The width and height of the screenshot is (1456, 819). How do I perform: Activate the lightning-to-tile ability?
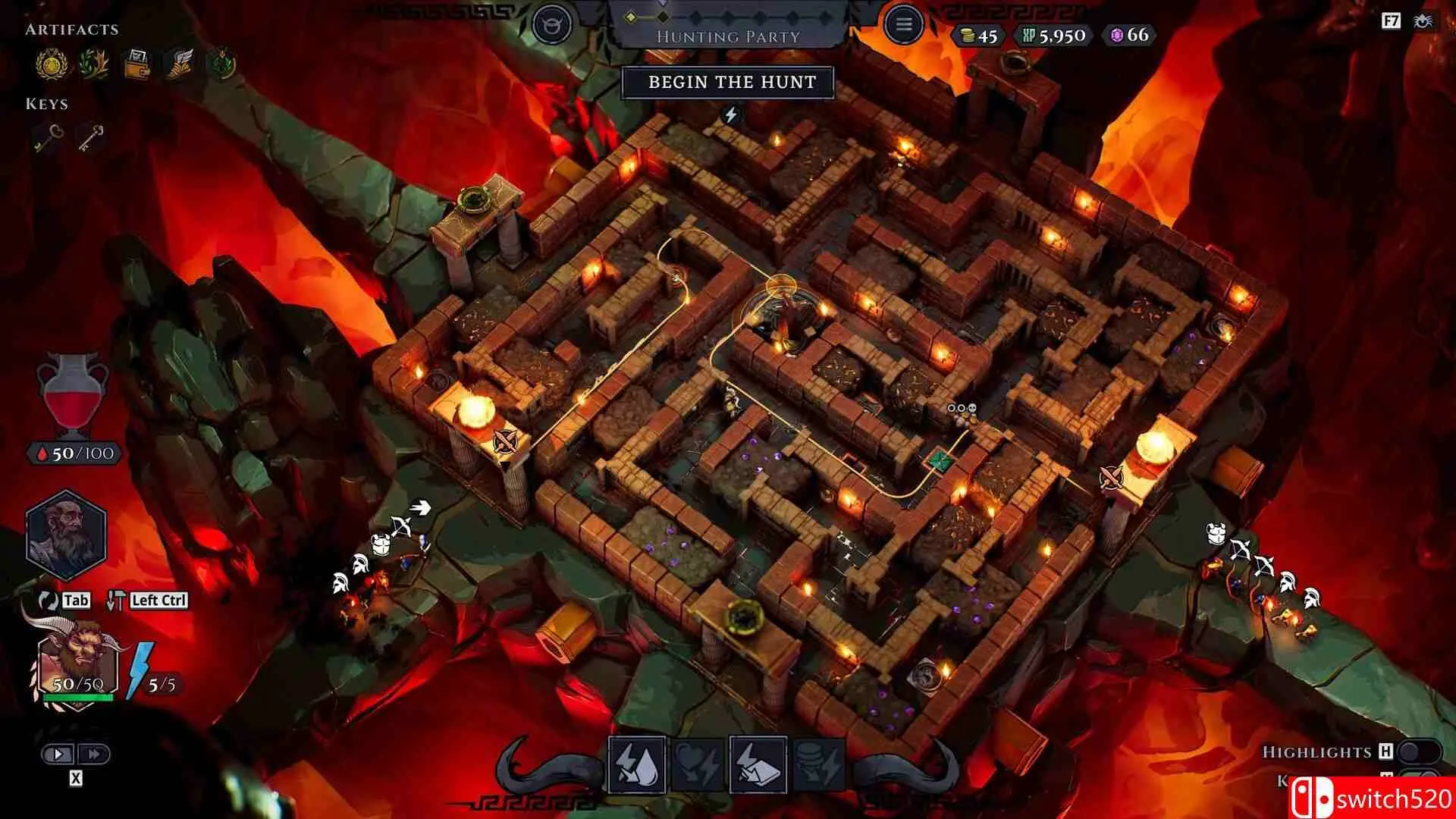(758, 764)
